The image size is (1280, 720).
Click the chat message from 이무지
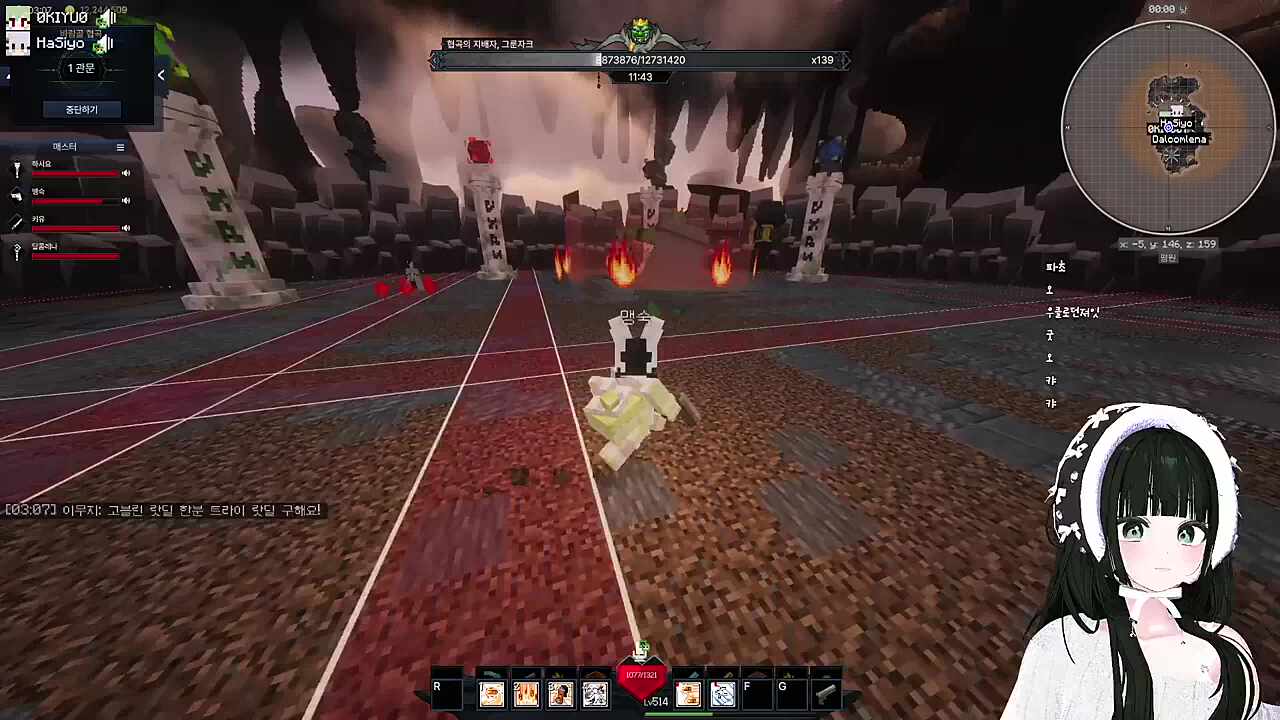(x=163, y=510)
